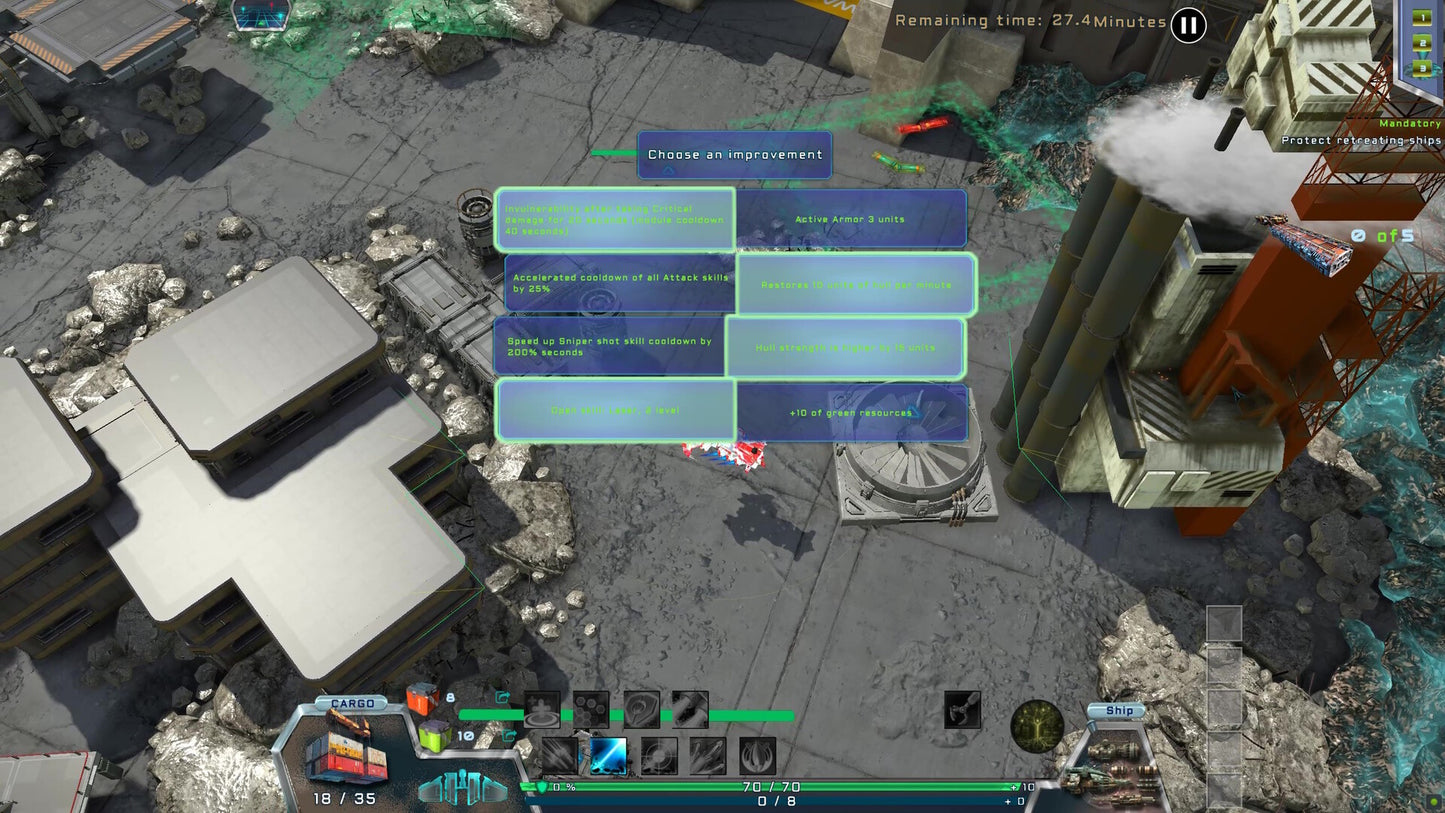This screenshot has width=1445, height=813.
Task: Select the sniper crosshair skill icon
Action: pyautogui.click(x=659, y=755)
